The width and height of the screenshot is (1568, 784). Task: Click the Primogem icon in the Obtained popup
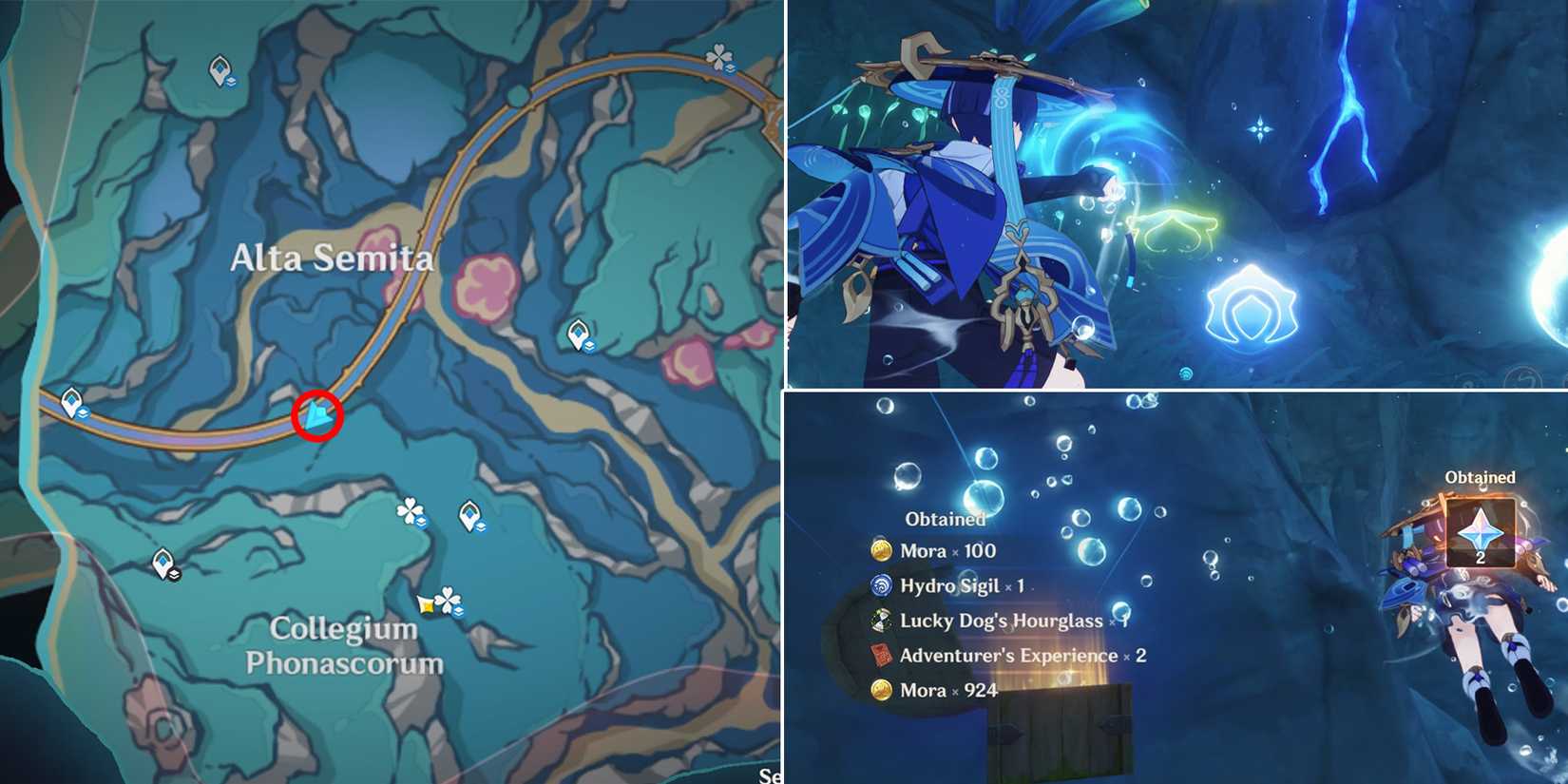(x=1480, y=531)
